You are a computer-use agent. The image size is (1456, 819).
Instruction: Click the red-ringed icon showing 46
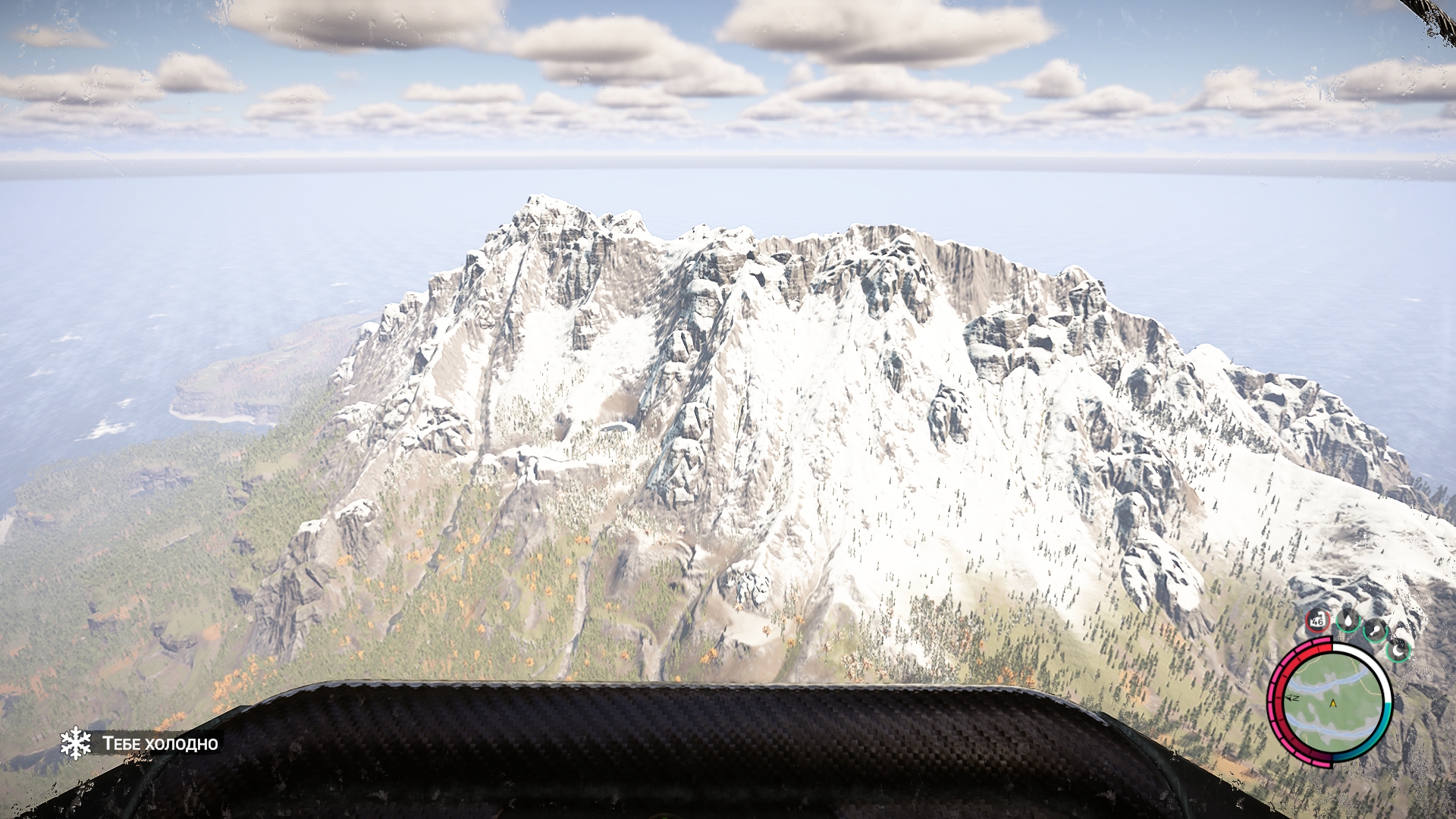1317,620
